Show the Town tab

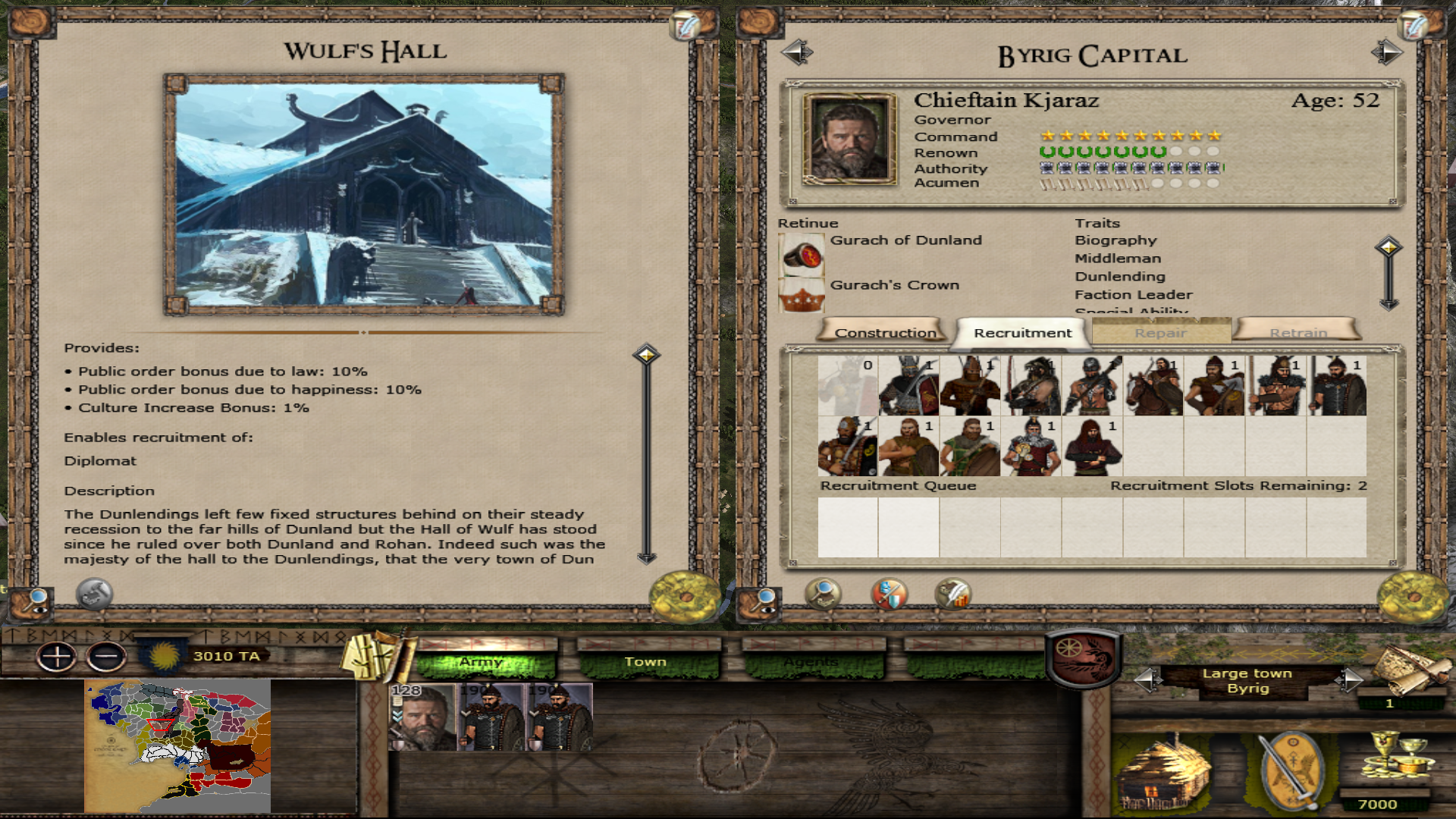point(645,662)
